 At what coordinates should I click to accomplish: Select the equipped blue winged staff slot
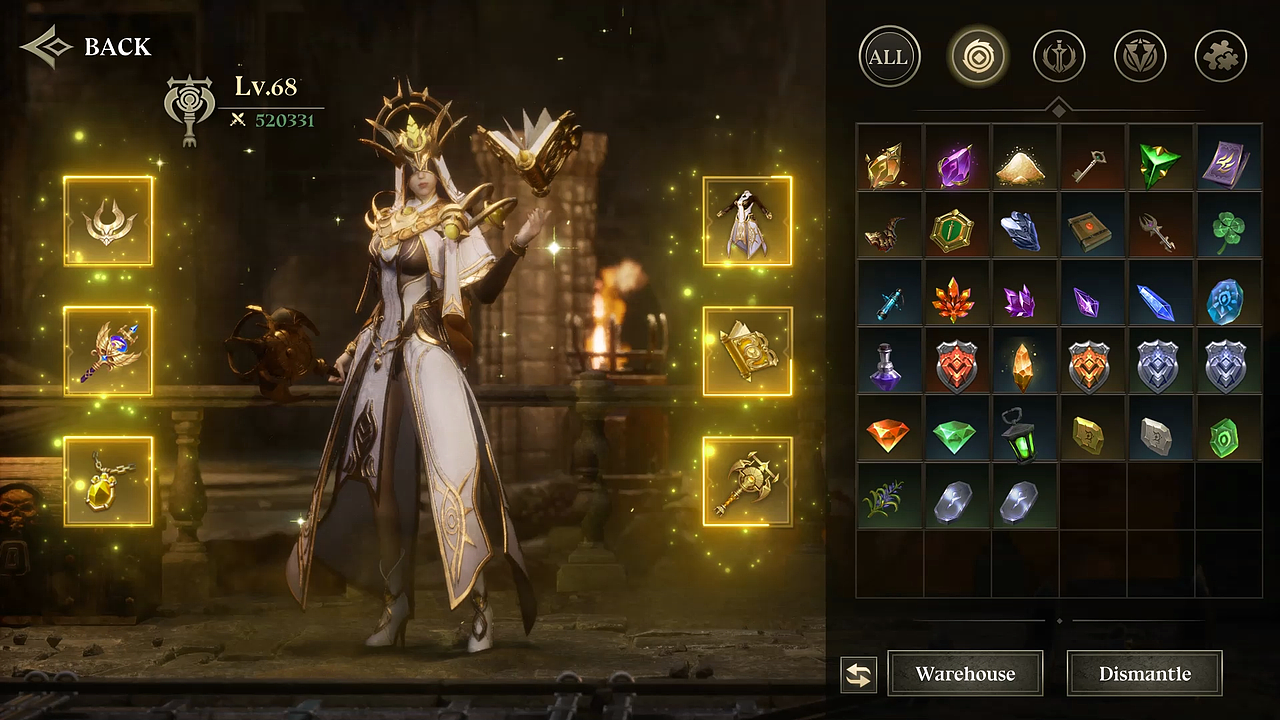108,351
